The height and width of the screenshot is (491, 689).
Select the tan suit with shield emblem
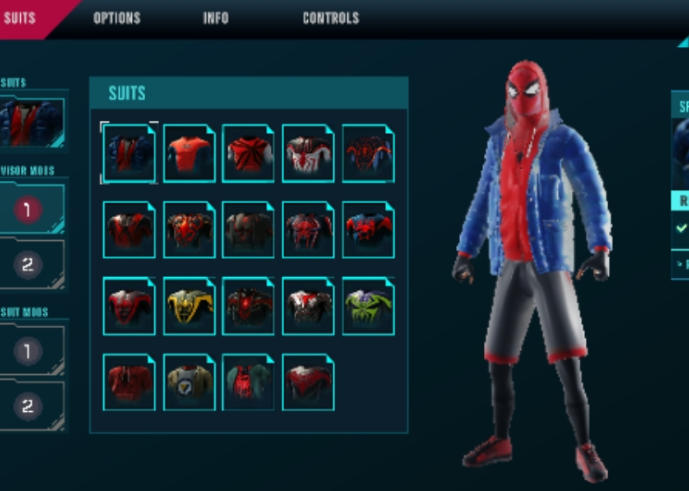click(189, 381)
